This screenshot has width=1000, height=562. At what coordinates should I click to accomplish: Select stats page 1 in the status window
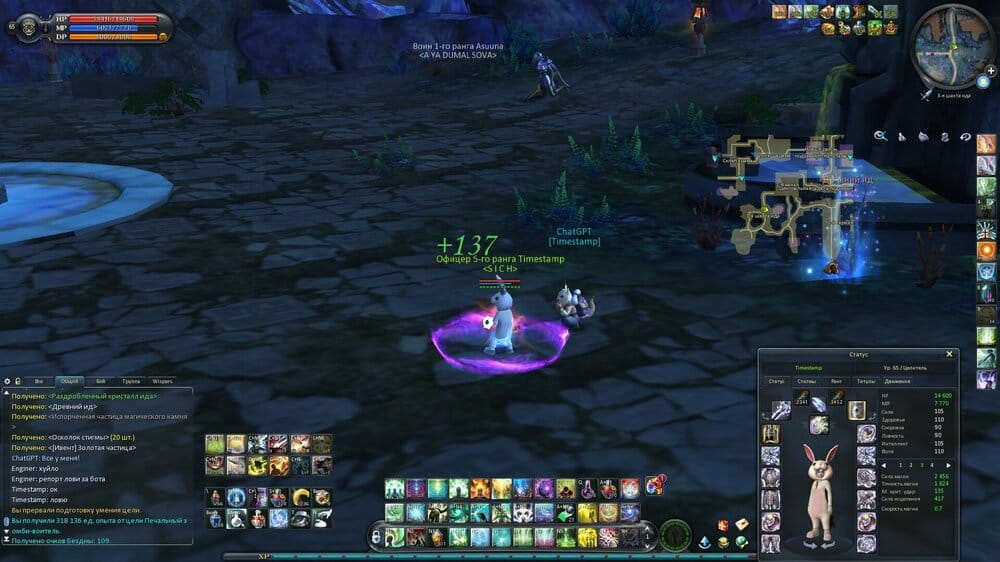tap(900, 465)
